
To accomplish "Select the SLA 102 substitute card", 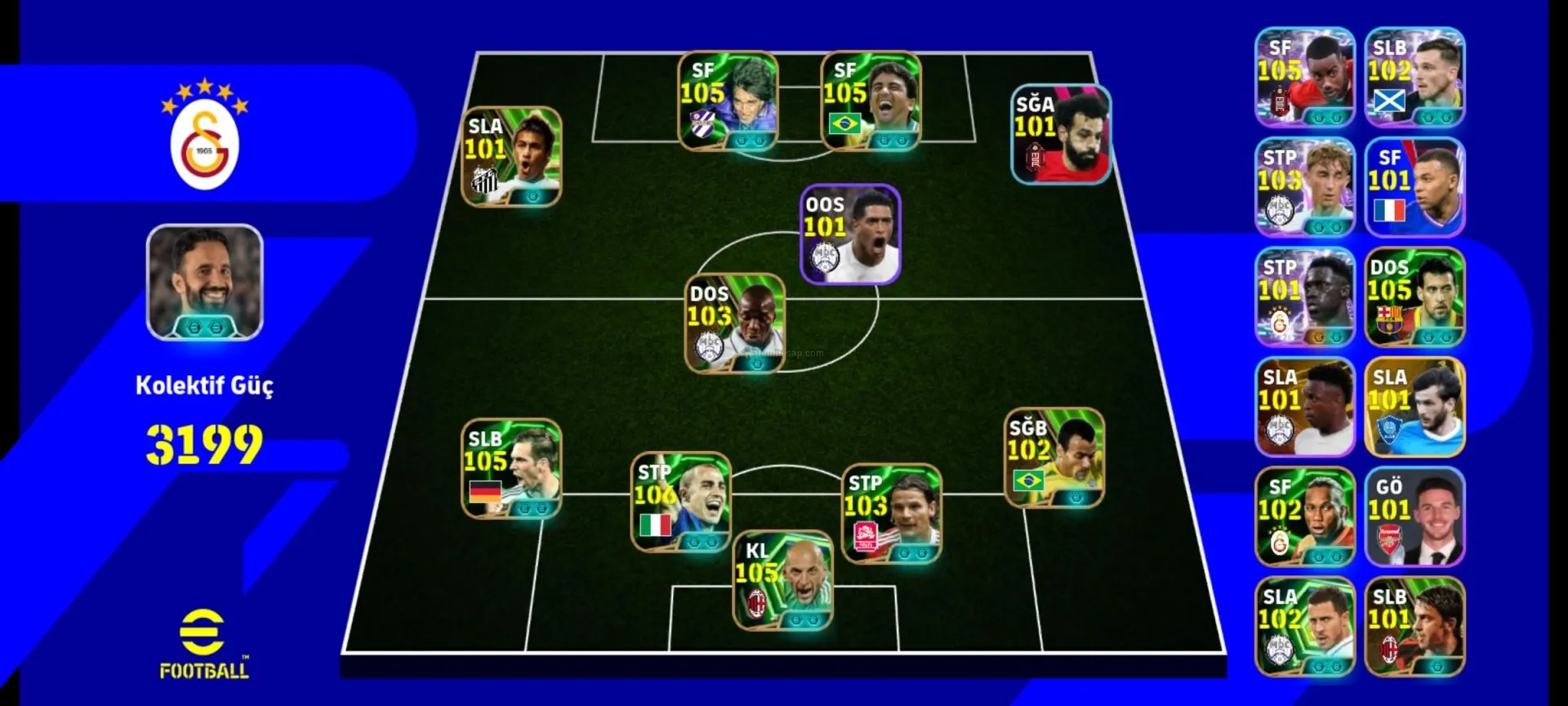I will [1305, 627].
